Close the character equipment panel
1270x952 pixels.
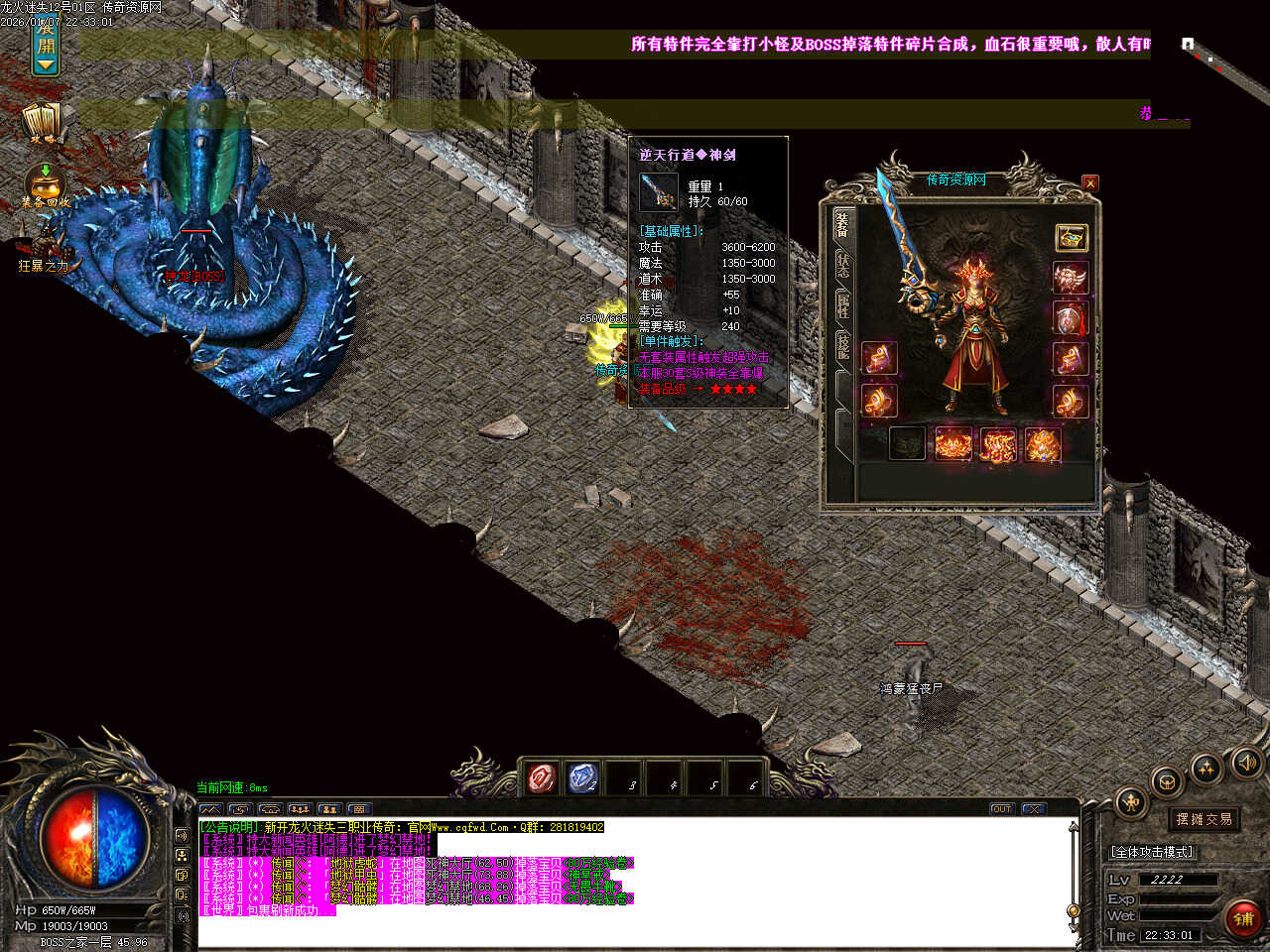coord(1090,182)
